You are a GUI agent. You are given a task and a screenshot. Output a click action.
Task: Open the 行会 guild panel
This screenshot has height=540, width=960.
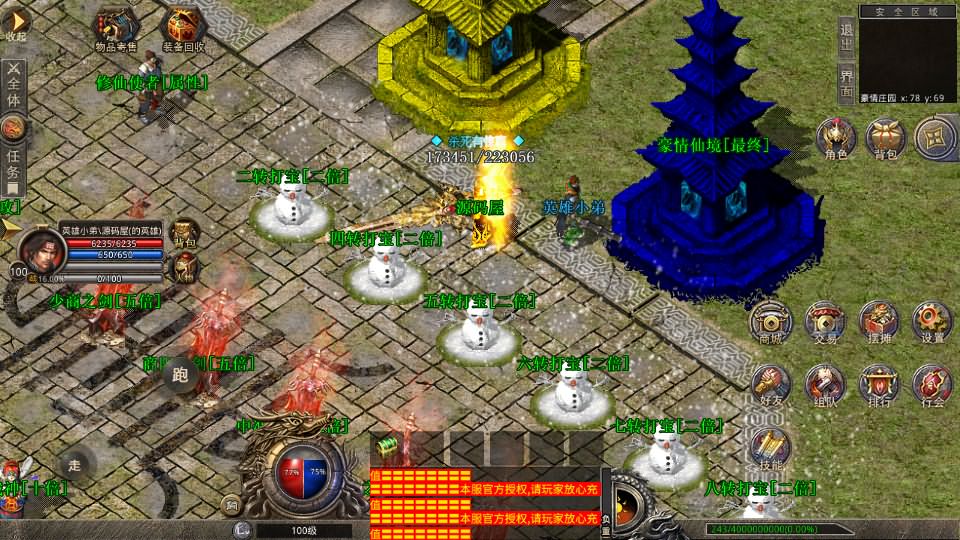click(932, 383)
